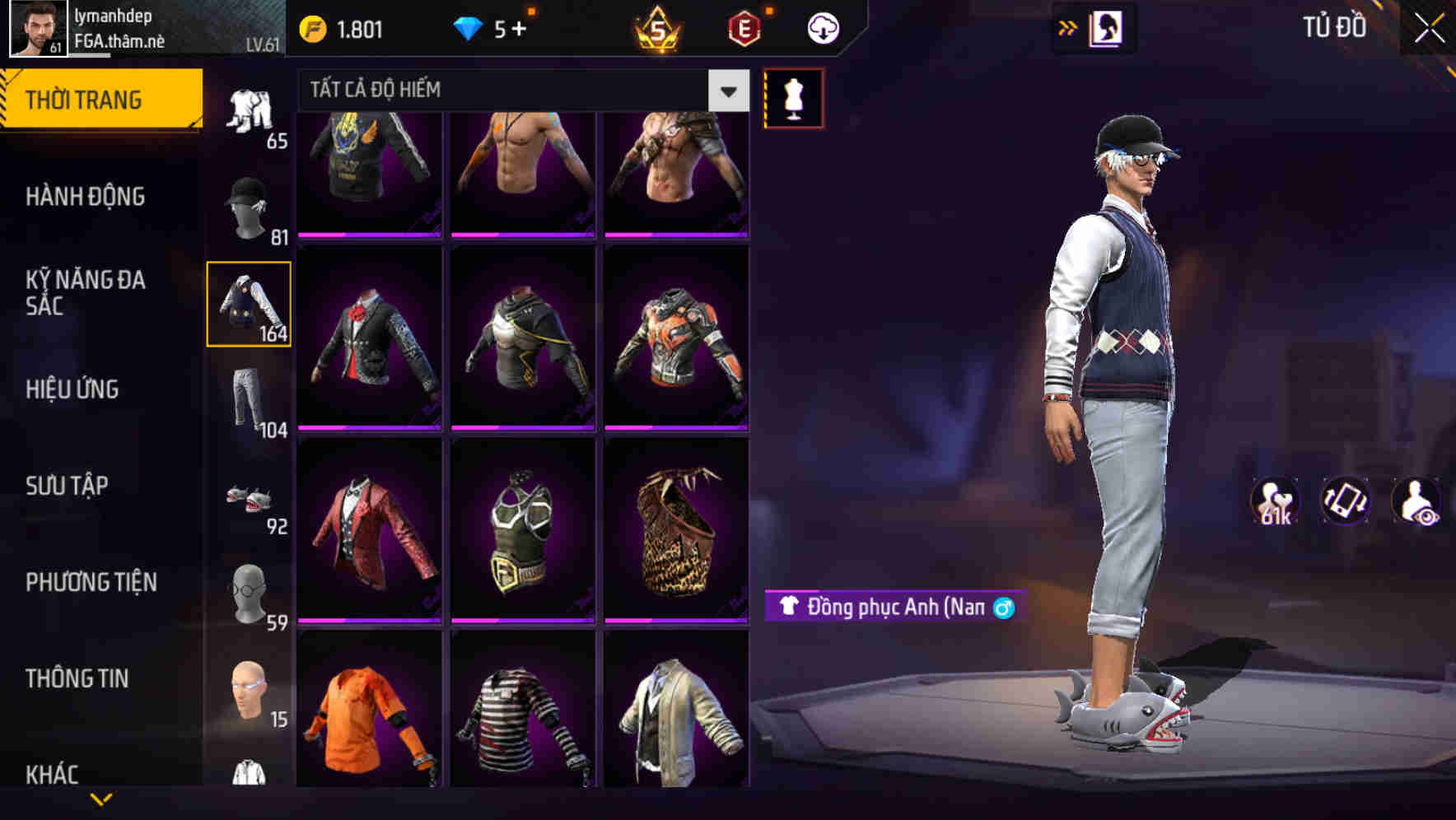Open the character portrait panel near TỦ ĐỒ

tap(1108, 27)
